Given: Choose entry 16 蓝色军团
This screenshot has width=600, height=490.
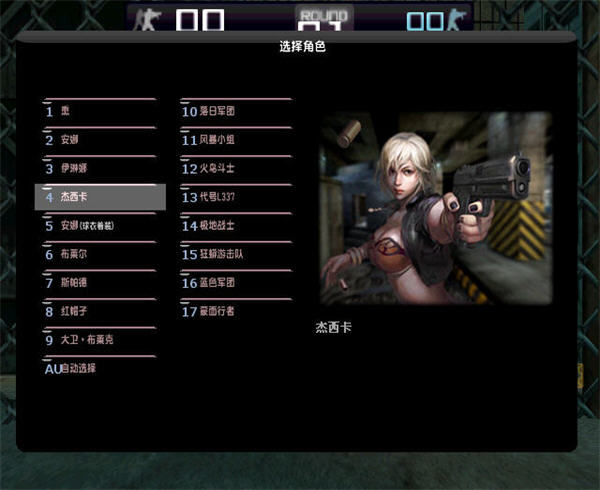Looking at the screenshot, I should click(236, 283).
